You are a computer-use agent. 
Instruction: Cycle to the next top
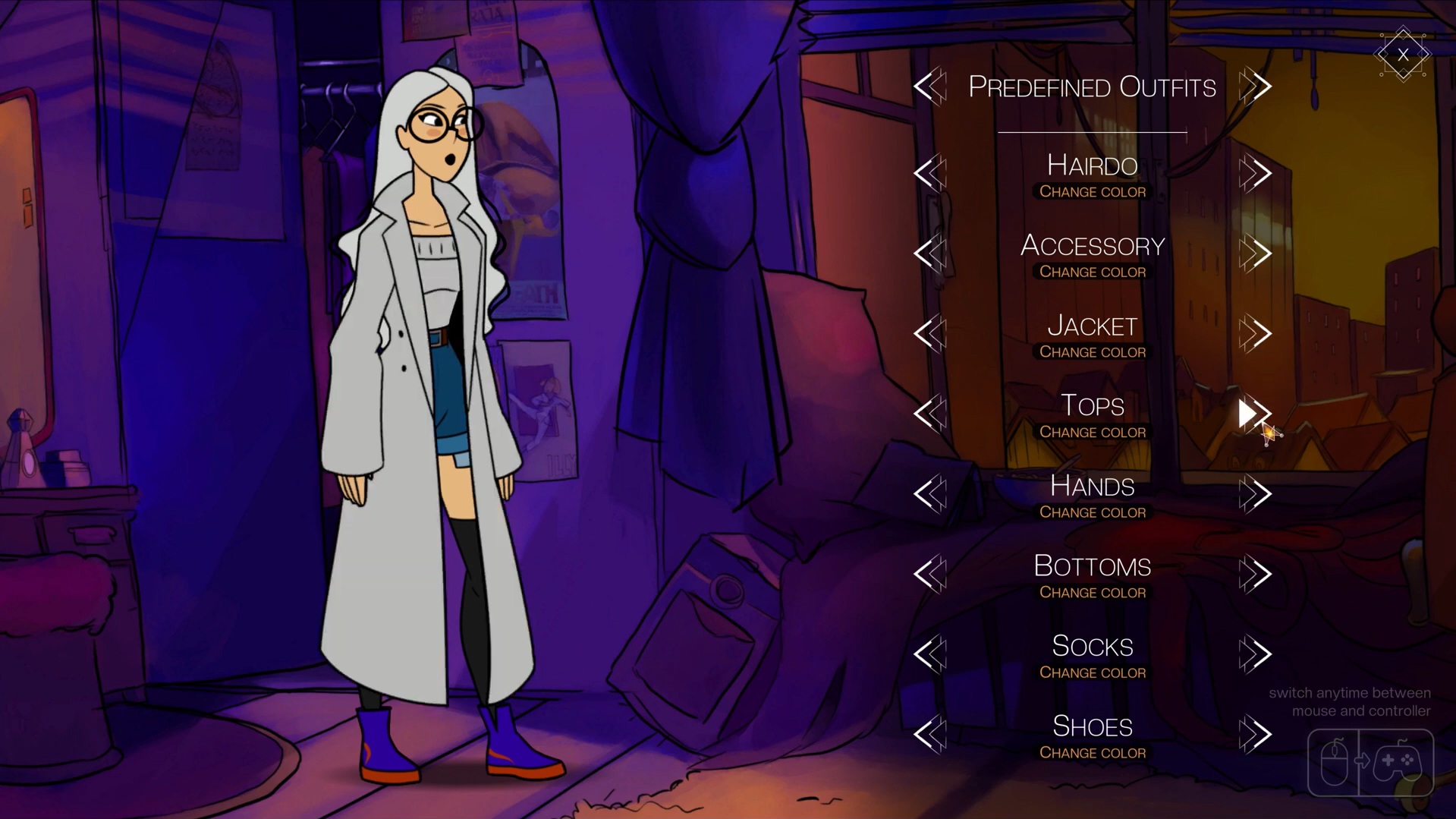tap(1254, 414)
